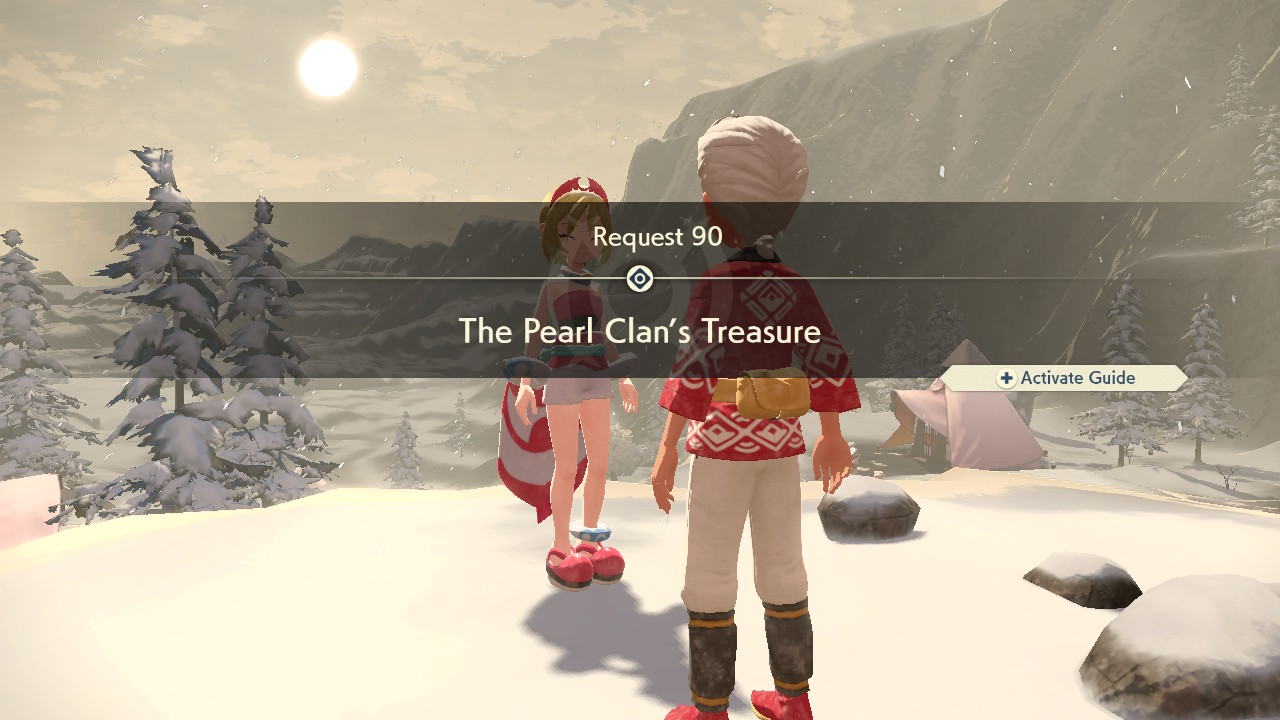
Task: Click the Poké Ball icon on the request banner
Action: pyautogui.click(x=639, y=280)
